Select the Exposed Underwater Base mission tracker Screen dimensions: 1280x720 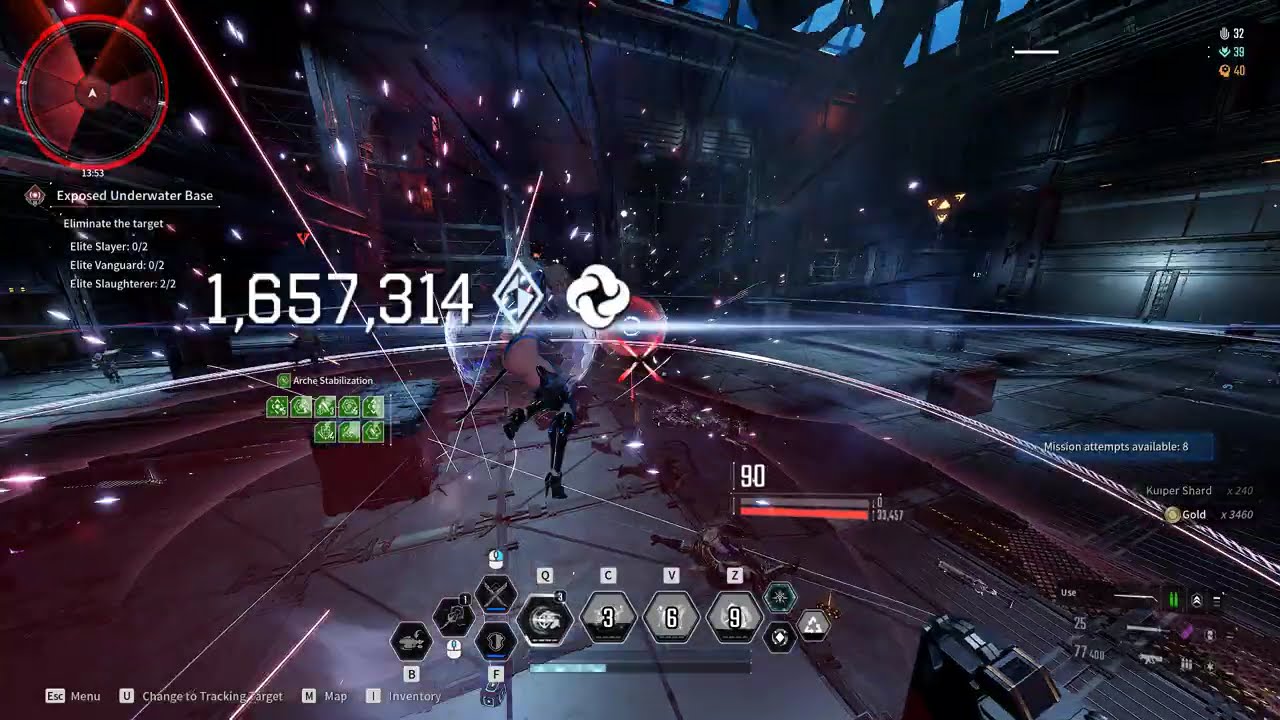point(134,196)
